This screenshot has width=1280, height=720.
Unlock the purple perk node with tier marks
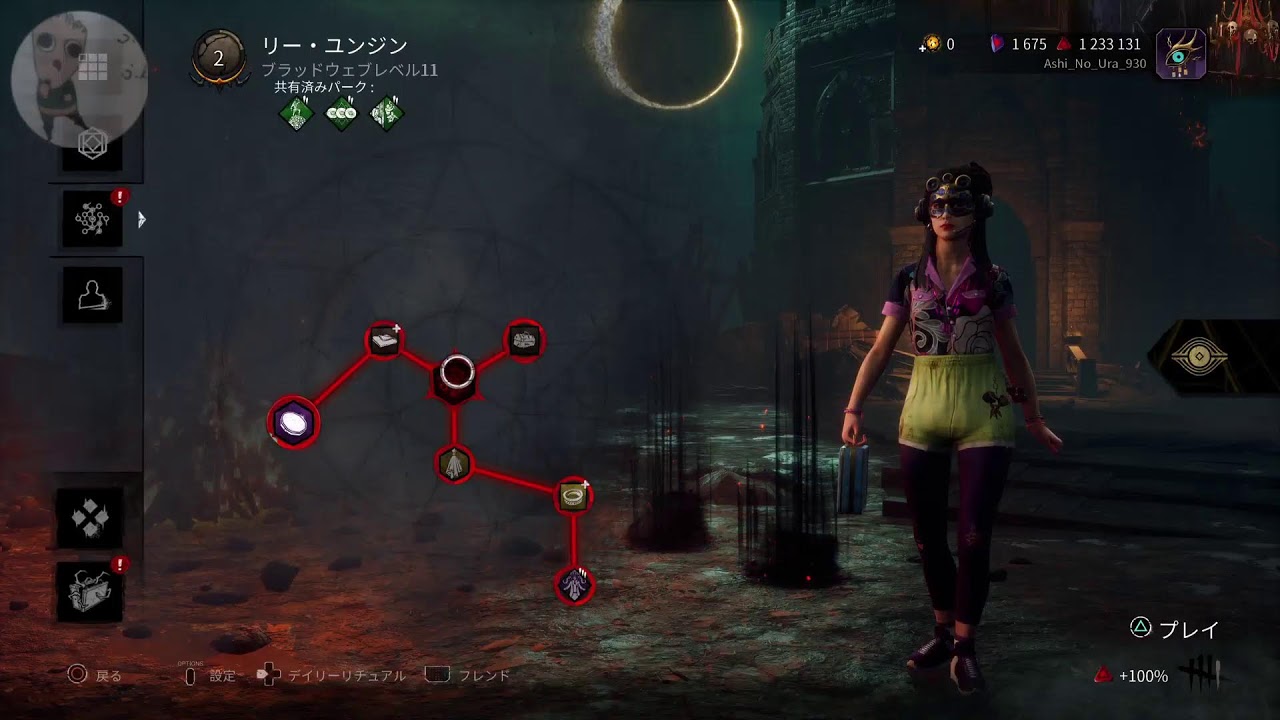click(x=574, y=585)
